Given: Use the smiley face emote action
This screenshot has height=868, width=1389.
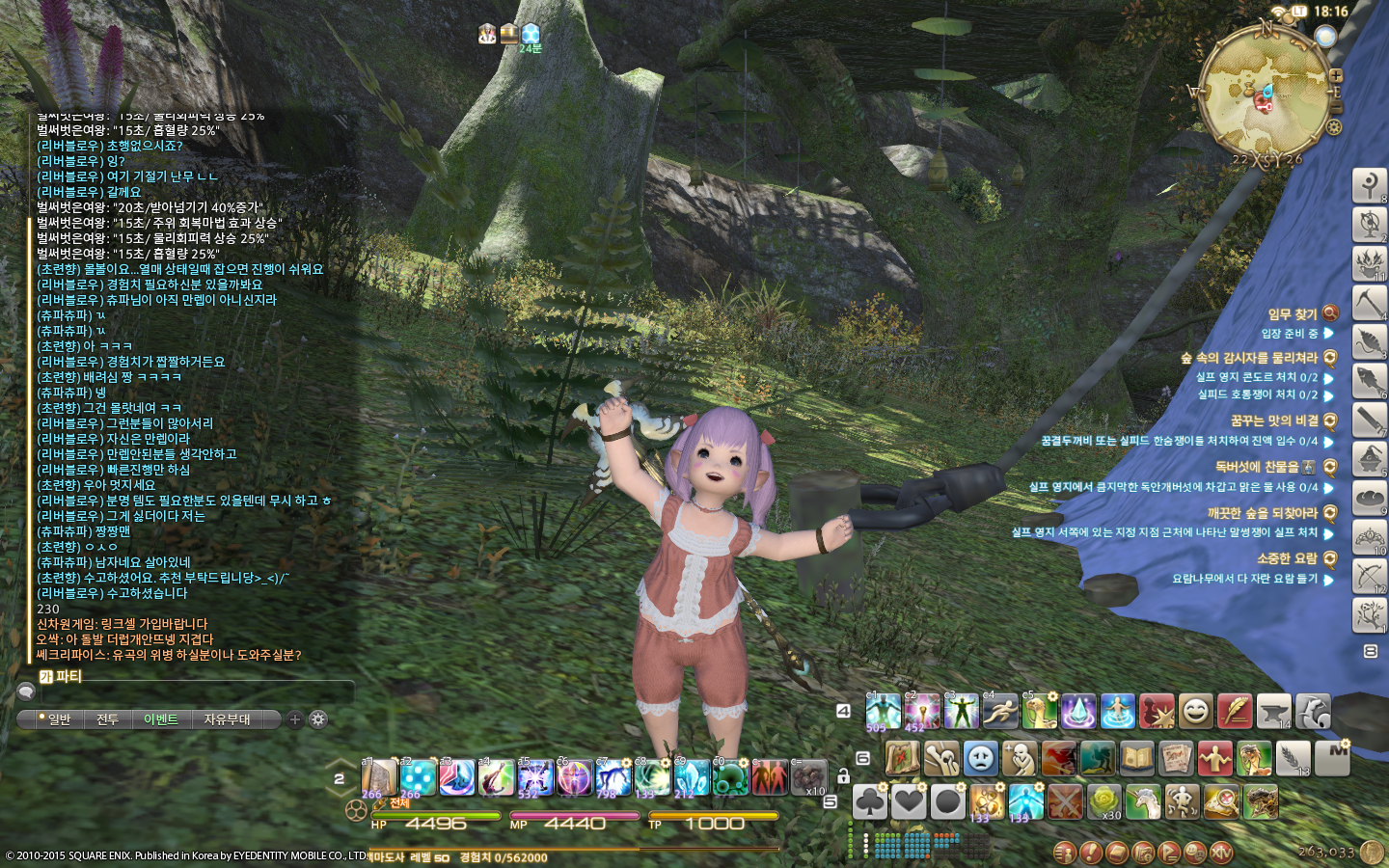Looking at the screenshot, I should click(1195, 712).
